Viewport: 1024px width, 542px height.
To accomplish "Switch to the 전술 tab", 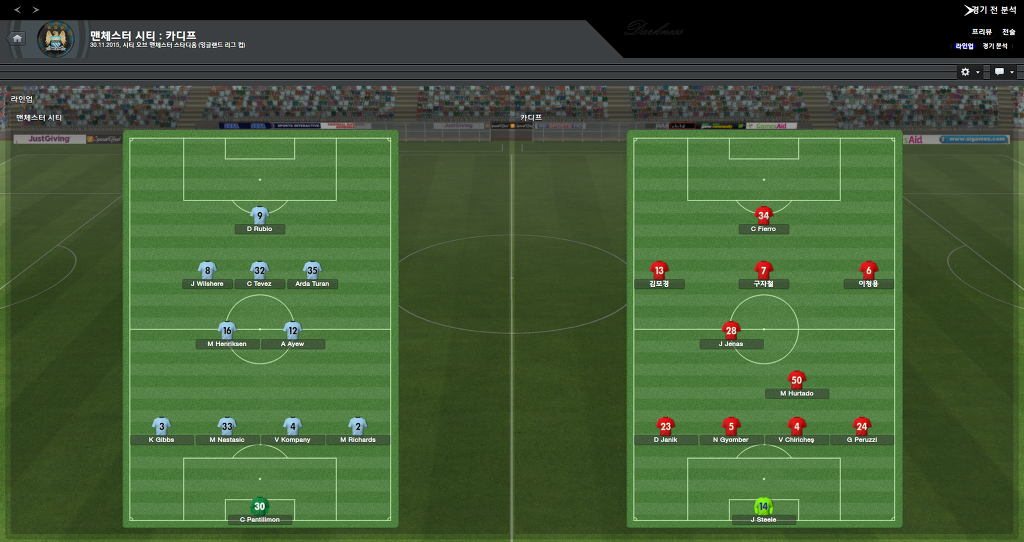I will [1009, 32].
